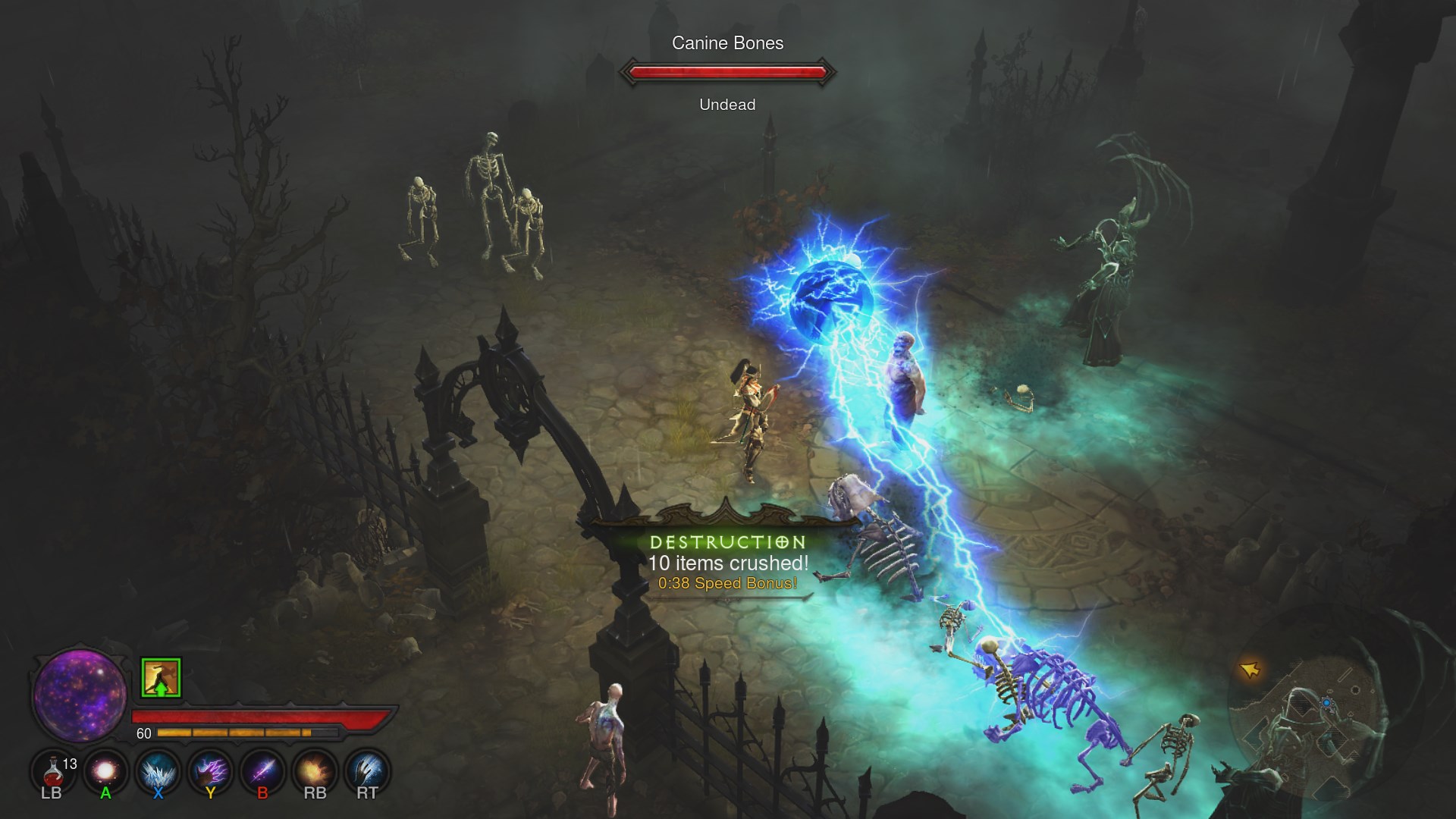Use the frosty hand skill
This screenshot has width=1456, height=819.
point(367,772)
